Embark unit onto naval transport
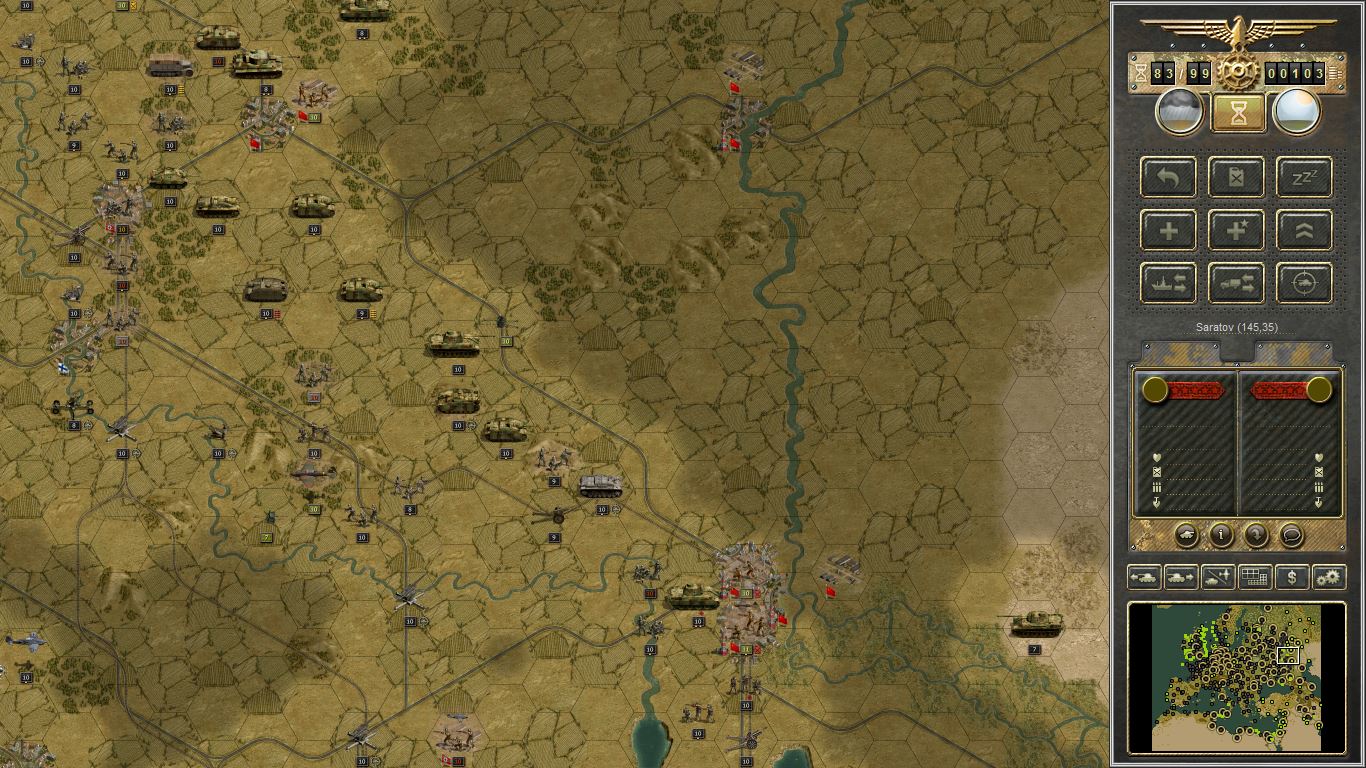The image size is (1366, 768). (1168, 283)
